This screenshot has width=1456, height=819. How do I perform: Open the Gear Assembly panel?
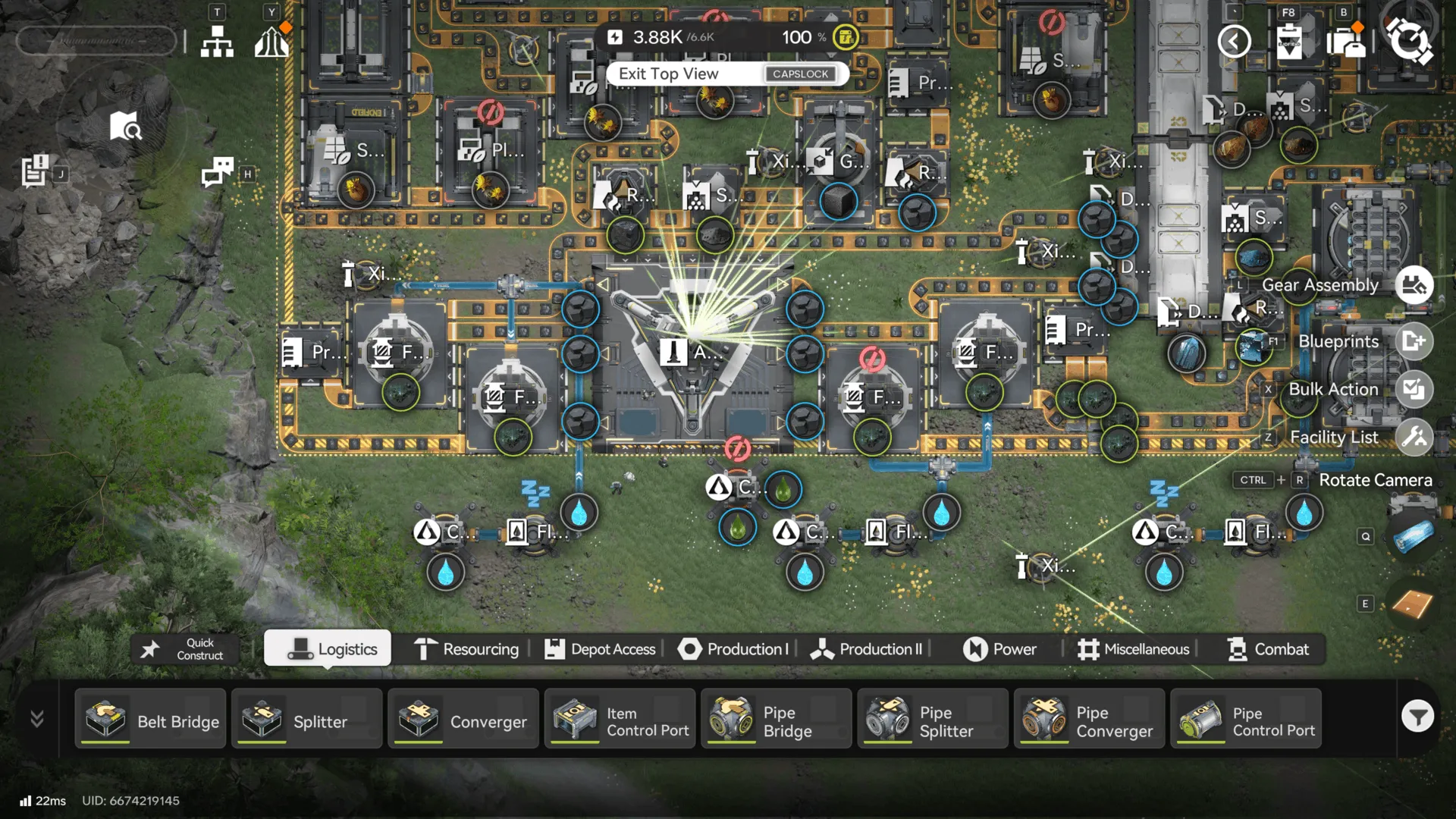tap(1412, 285)
